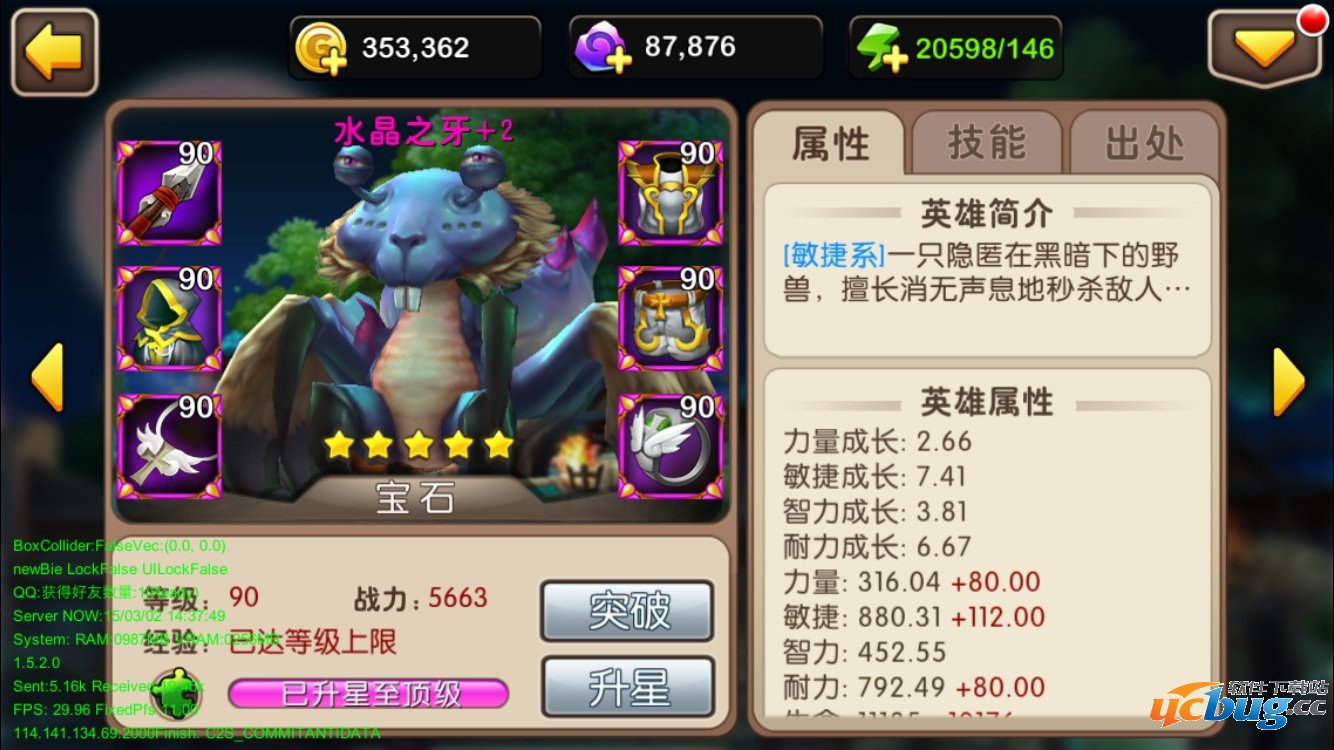
Task: Tap the 已升星至顶级 pink banner
Action: pos(370,693)
